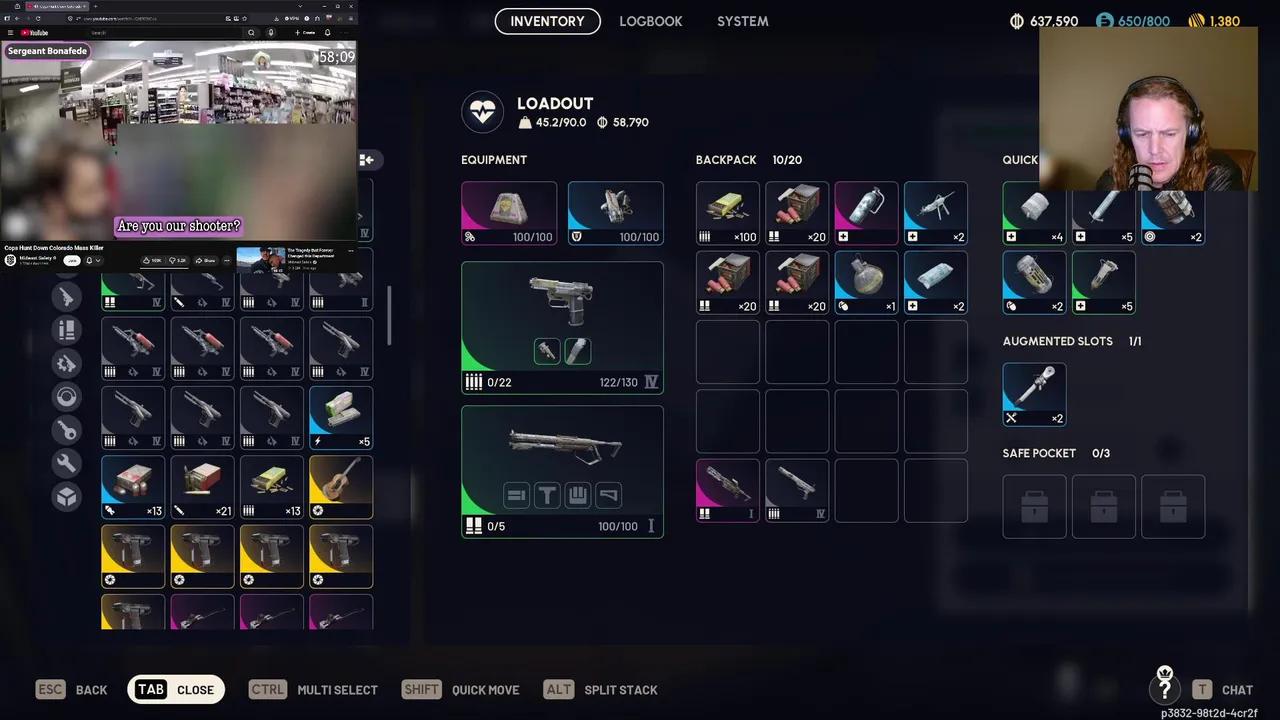This screenshot has height=720, width=1280.
Task: Filter stash by the key category icon
Action: [x=67, y=430]
